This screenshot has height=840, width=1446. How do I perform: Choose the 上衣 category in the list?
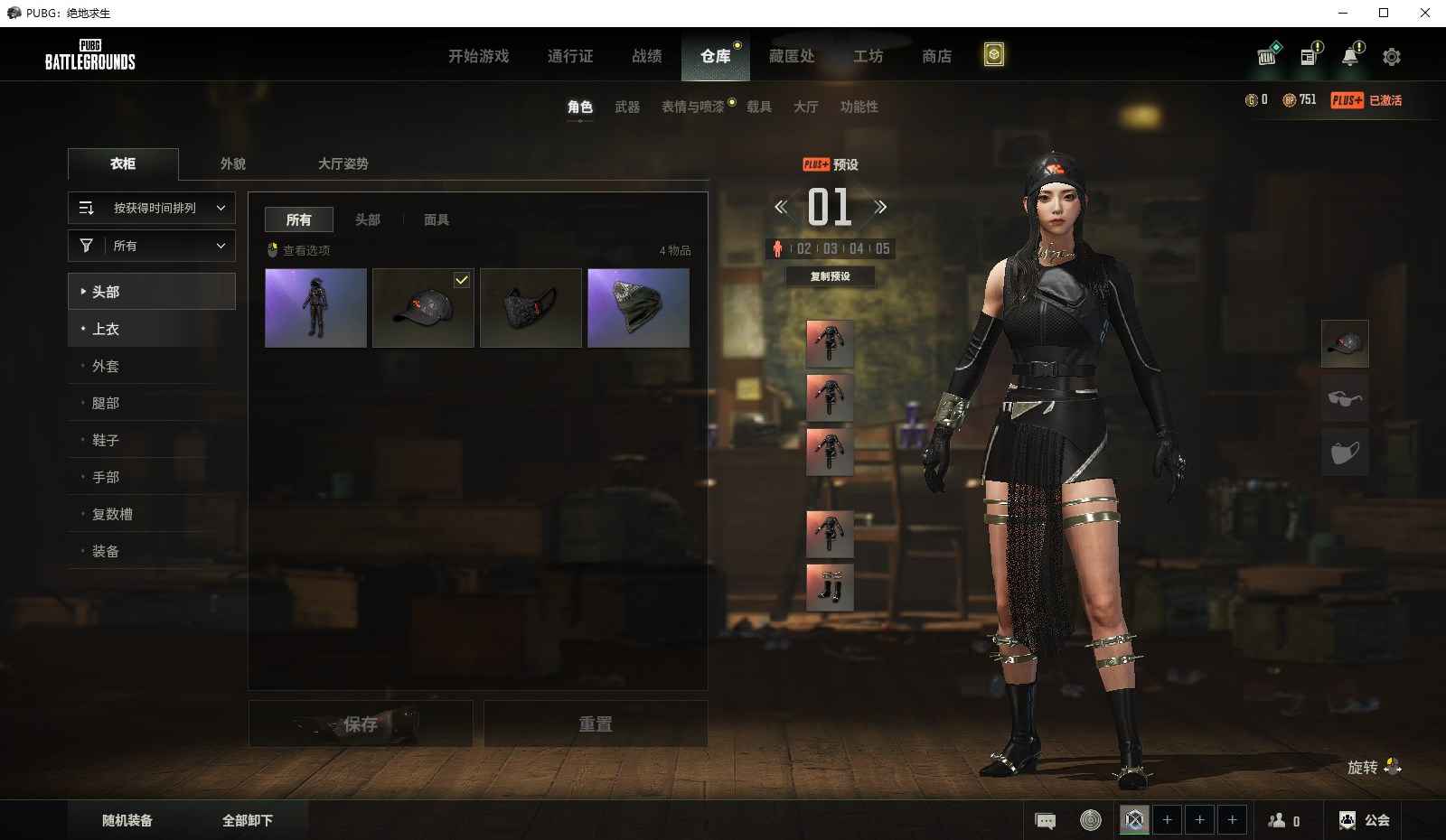pos(106,329)
